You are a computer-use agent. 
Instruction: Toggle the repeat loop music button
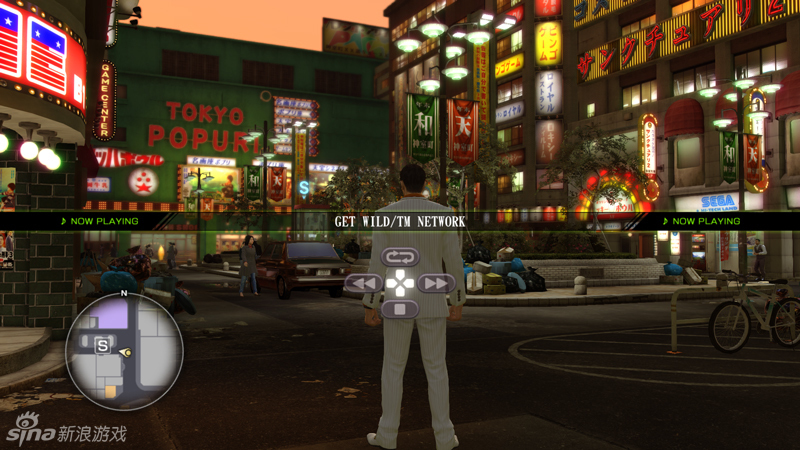(399, 258)
